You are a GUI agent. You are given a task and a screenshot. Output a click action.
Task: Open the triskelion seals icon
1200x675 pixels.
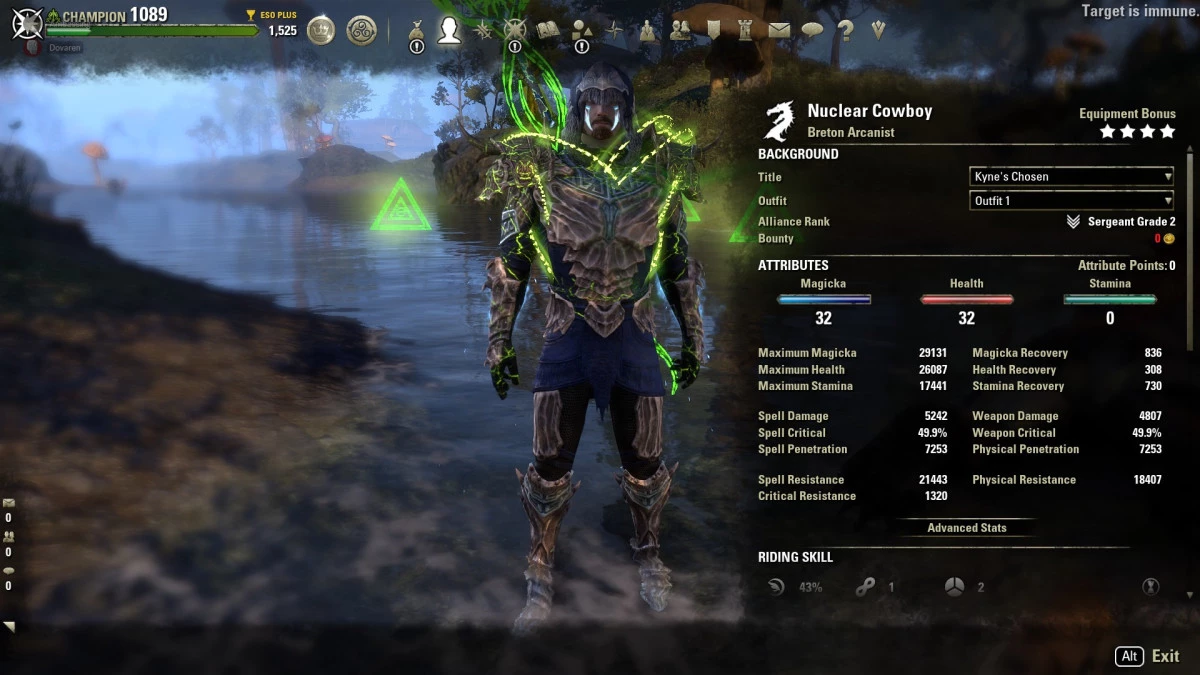click(361, 30)
